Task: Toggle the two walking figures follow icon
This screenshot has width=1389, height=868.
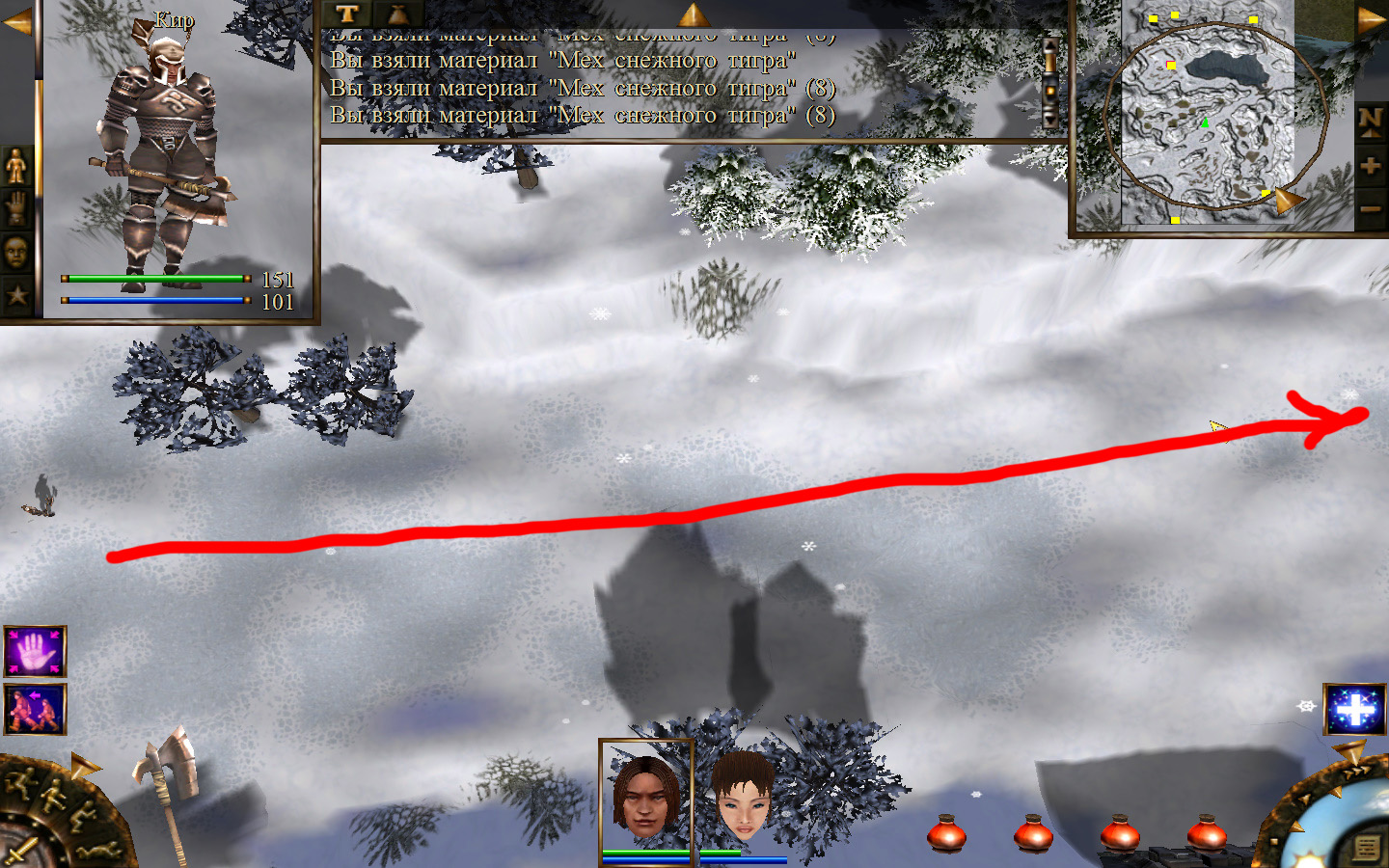Action: [x=35, y=709]
